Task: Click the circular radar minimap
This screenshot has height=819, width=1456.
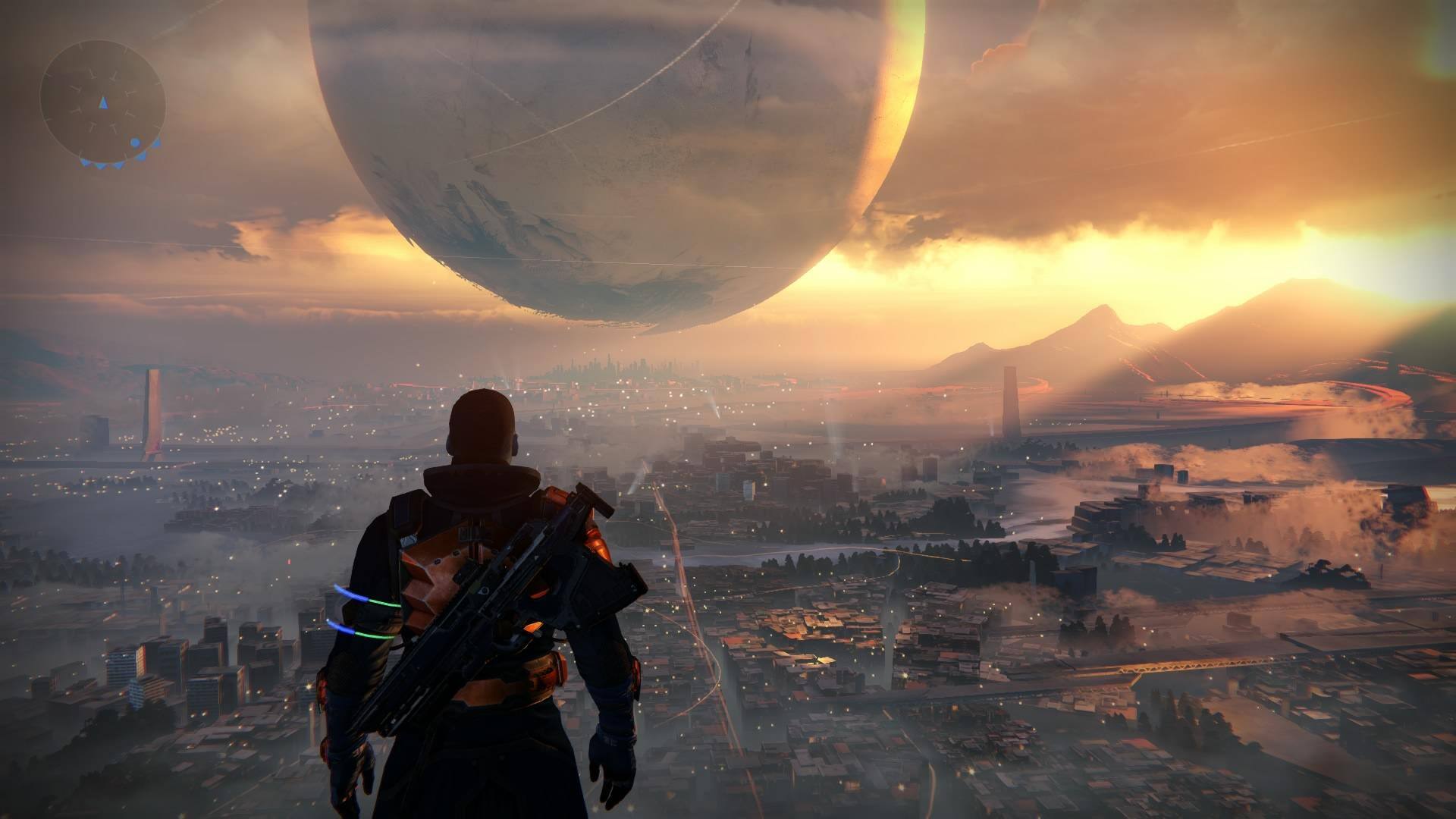Action: coord(102,102)
